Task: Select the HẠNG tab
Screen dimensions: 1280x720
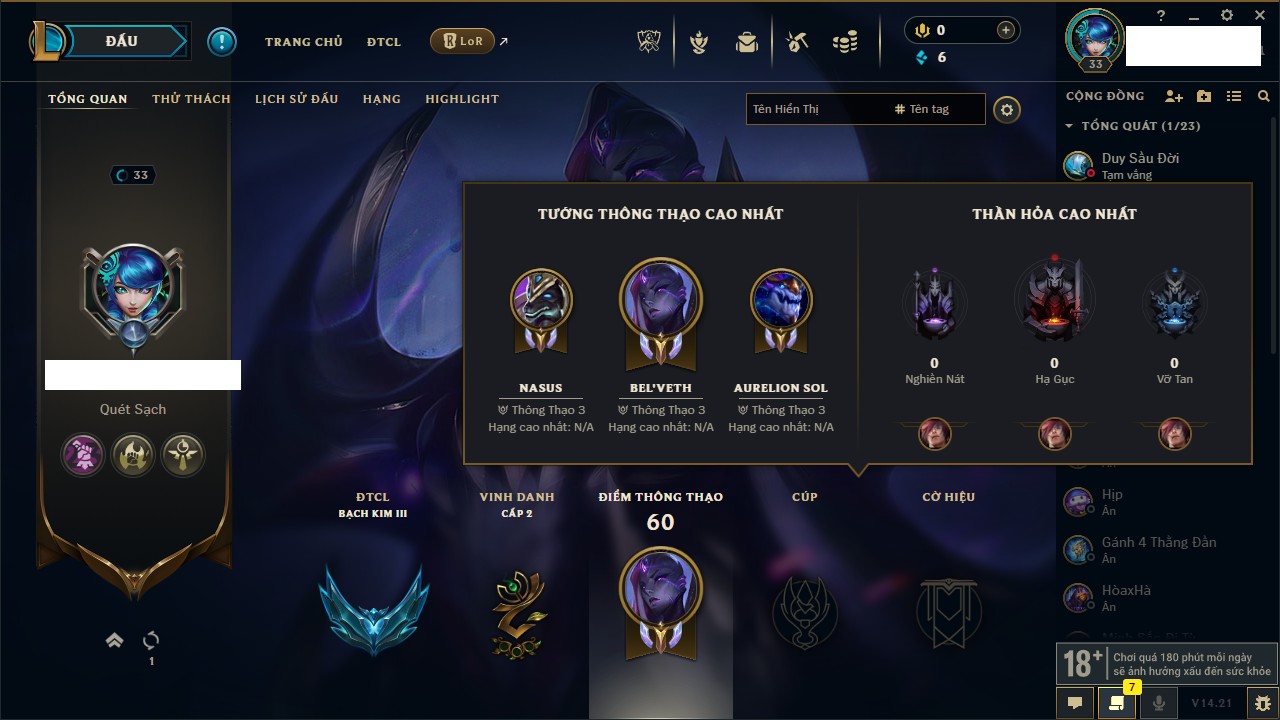Action: [x=381, y=99]
